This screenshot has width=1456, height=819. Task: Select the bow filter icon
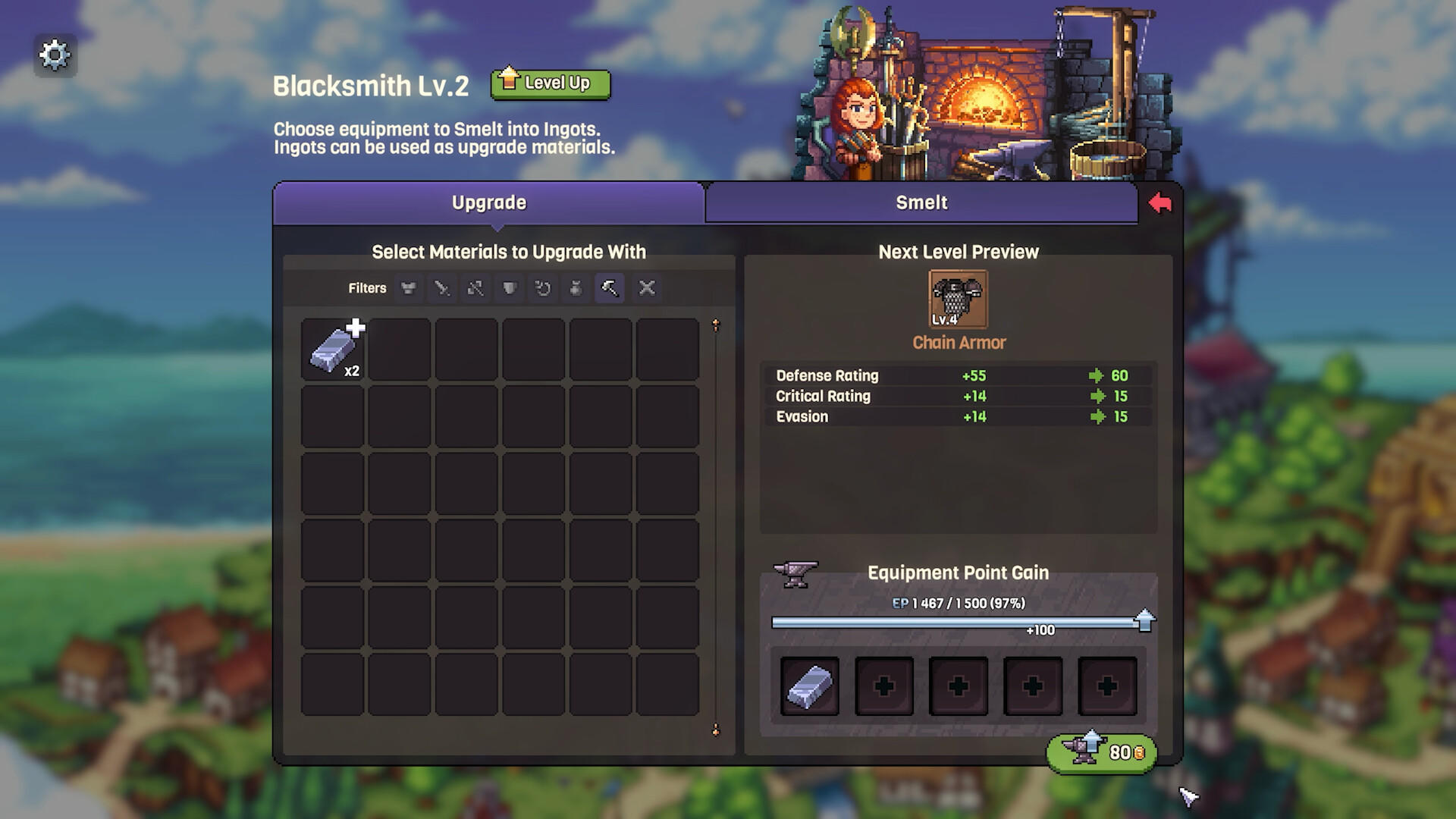point(475,288)
